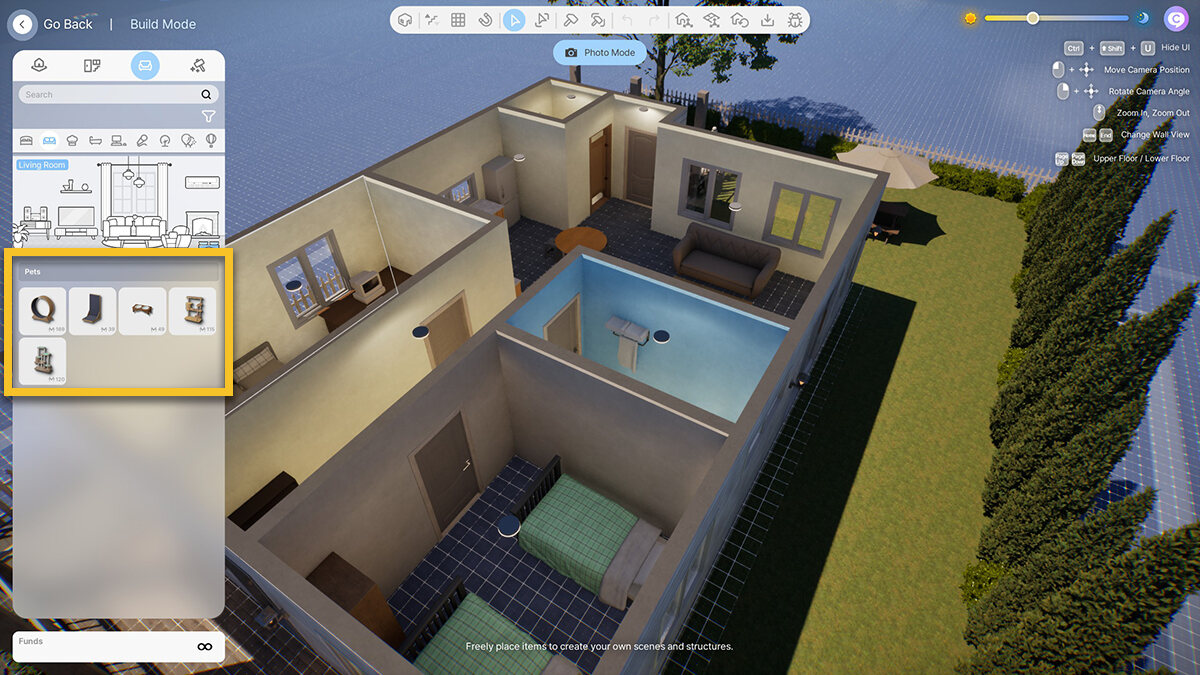
Task: Open Photo Mode
Action: tap(600, 52)
